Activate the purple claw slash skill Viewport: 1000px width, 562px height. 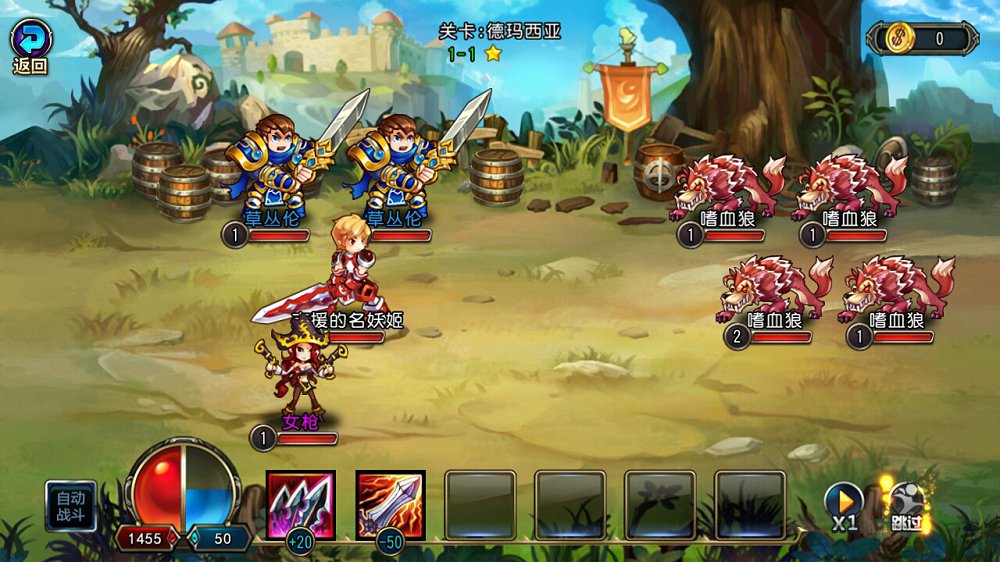click(301, 505)
